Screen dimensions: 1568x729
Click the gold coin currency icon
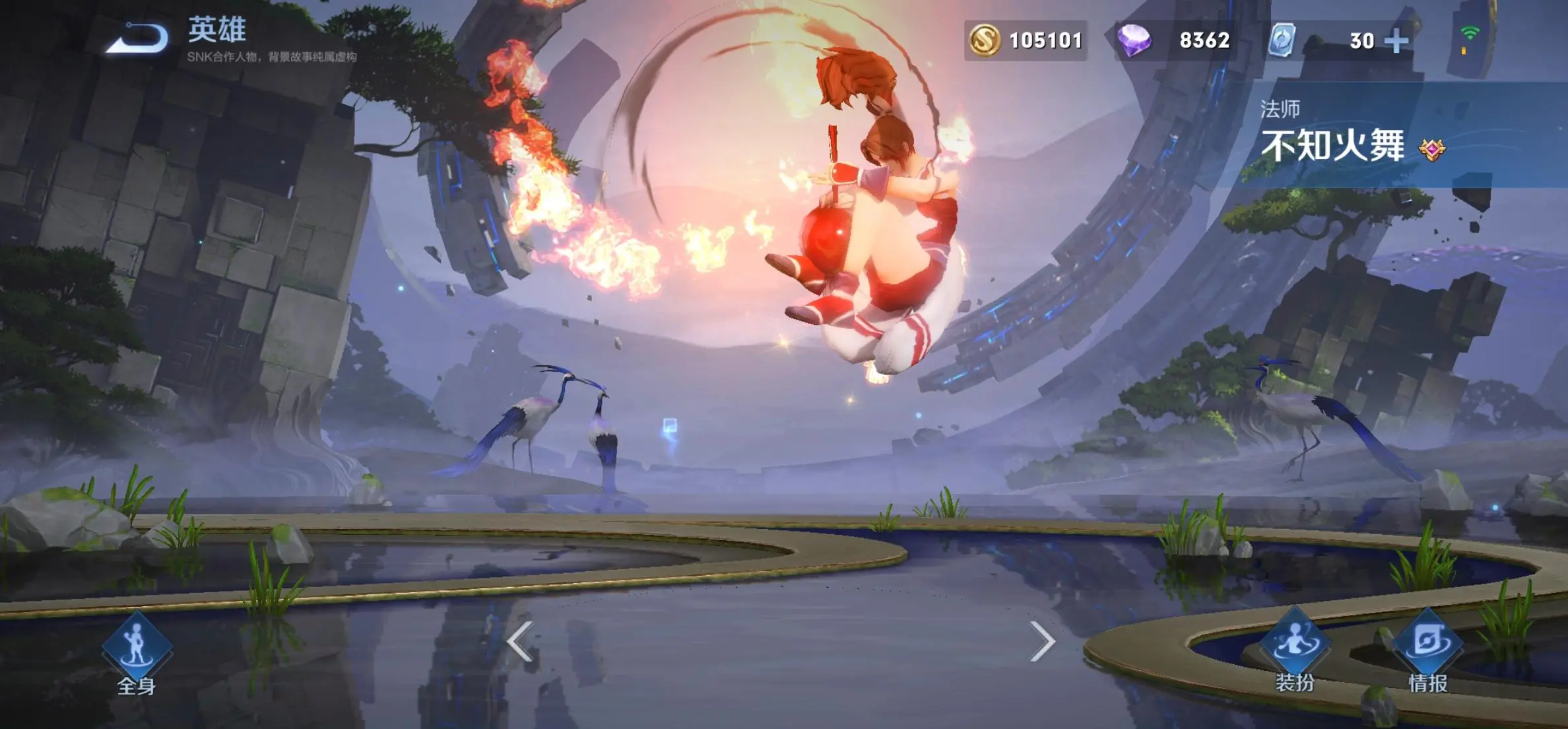click(x=985, y=40)
